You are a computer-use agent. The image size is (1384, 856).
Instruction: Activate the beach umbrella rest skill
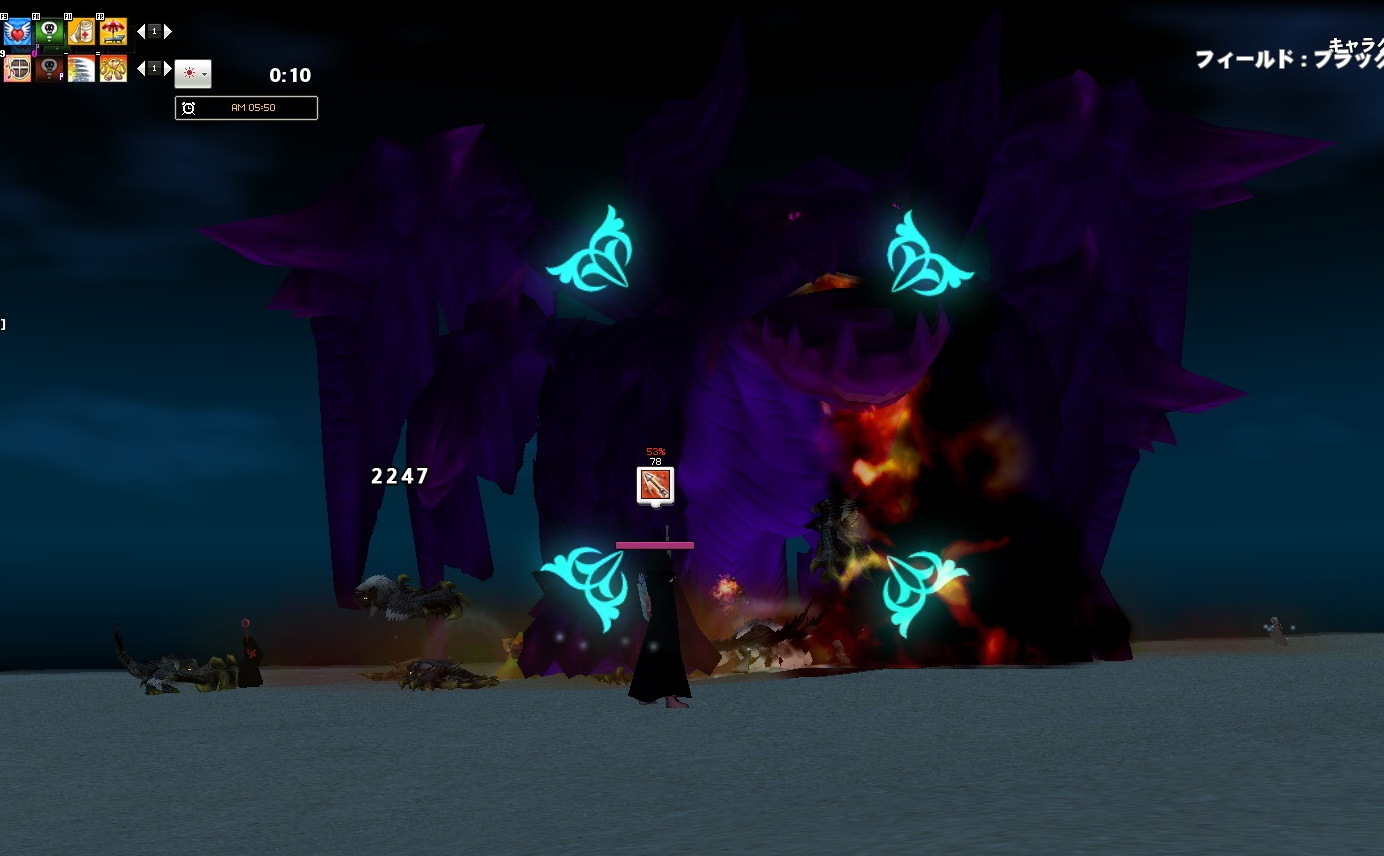(113, 32)
